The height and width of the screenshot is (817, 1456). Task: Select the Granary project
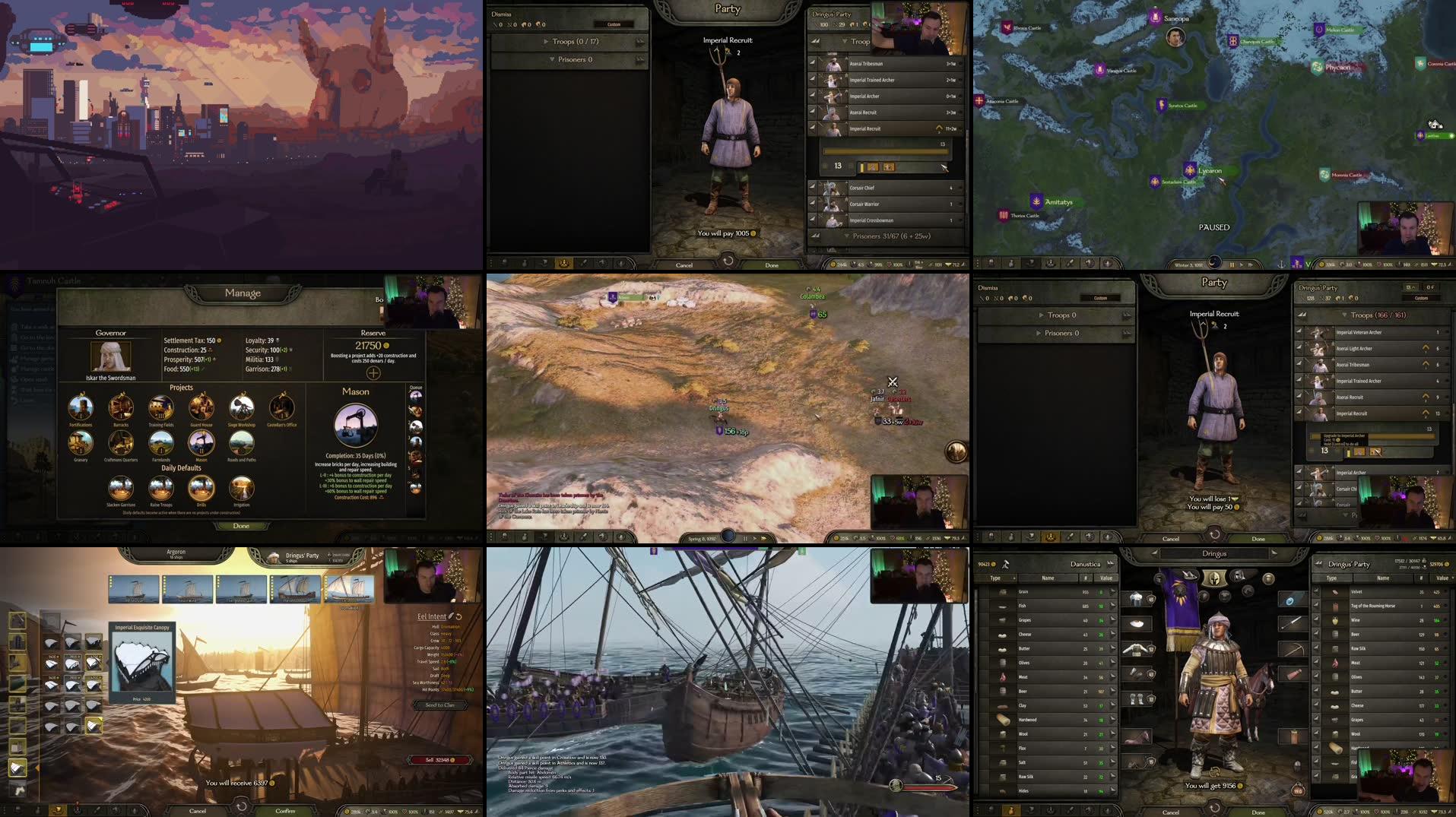[x=81, y=443]
